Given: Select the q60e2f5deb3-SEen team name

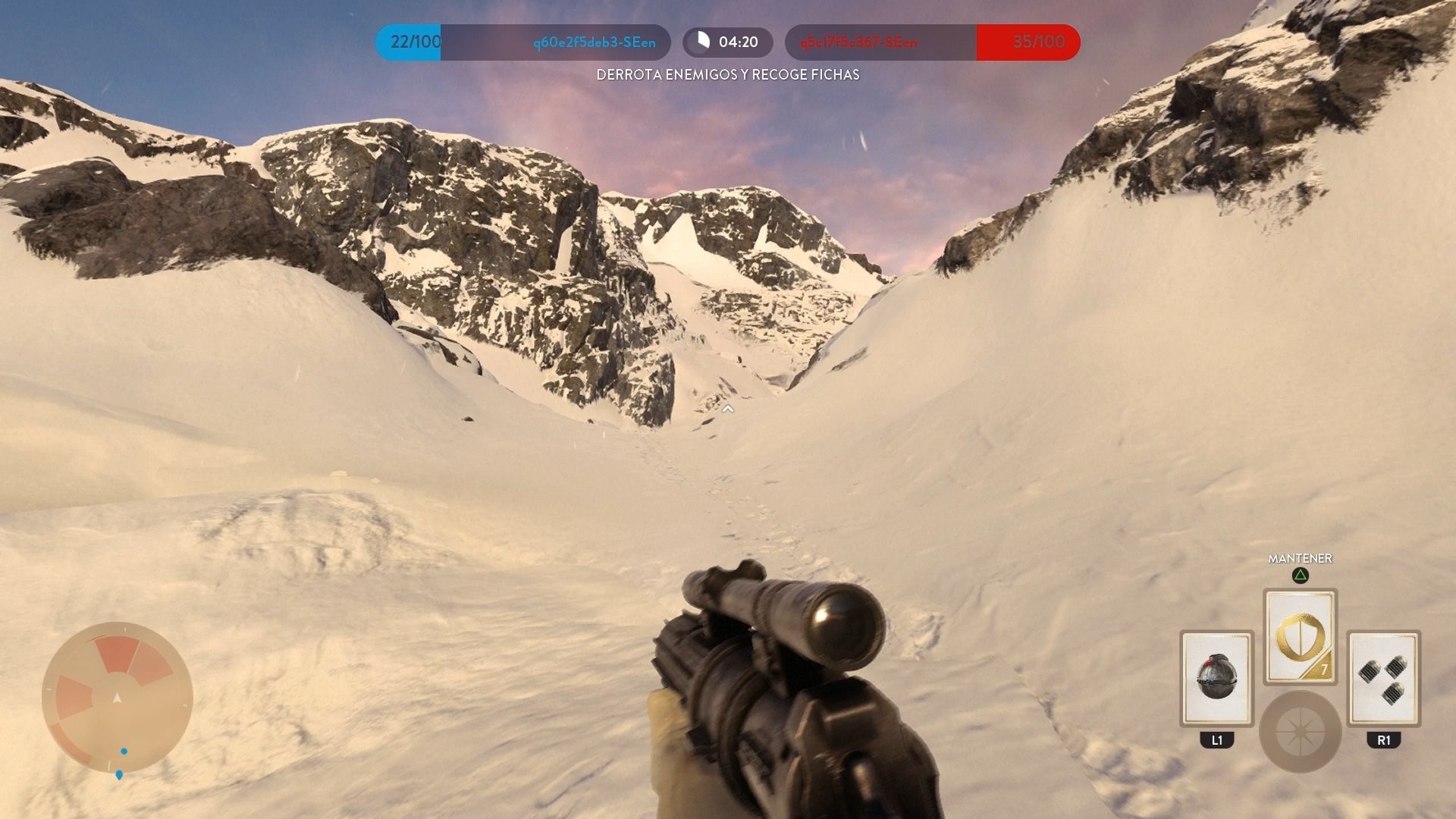Looking at the screenshot, I should [579, 42].
